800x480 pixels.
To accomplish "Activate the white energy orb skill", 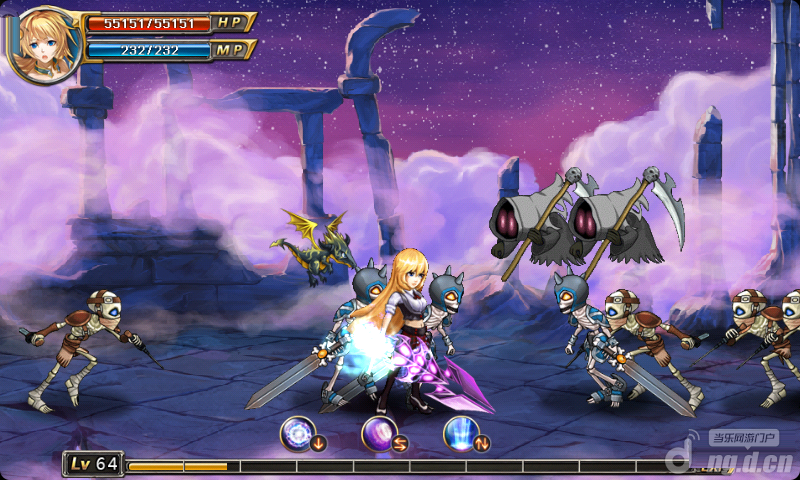I will (298, 433).
